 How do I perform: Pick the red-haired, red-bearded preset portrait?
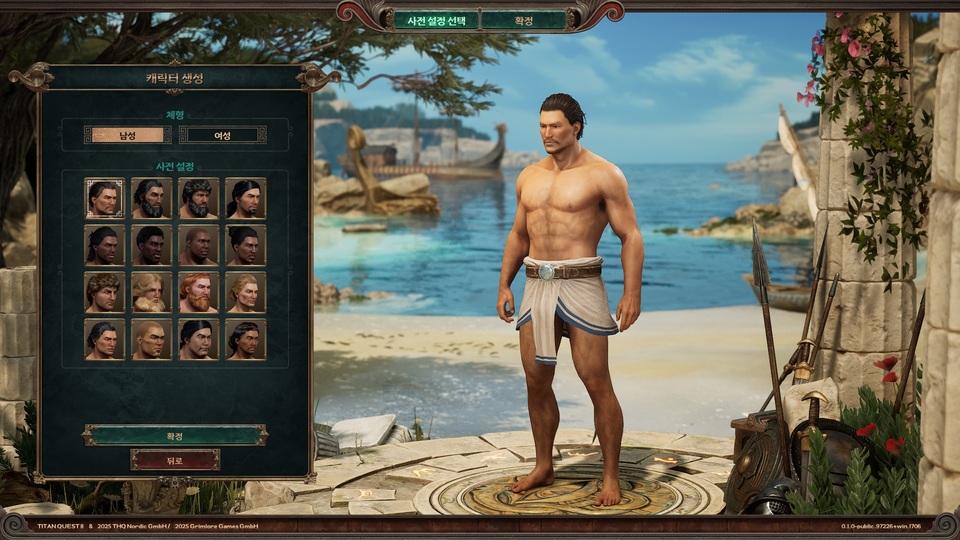coord(198,292)
